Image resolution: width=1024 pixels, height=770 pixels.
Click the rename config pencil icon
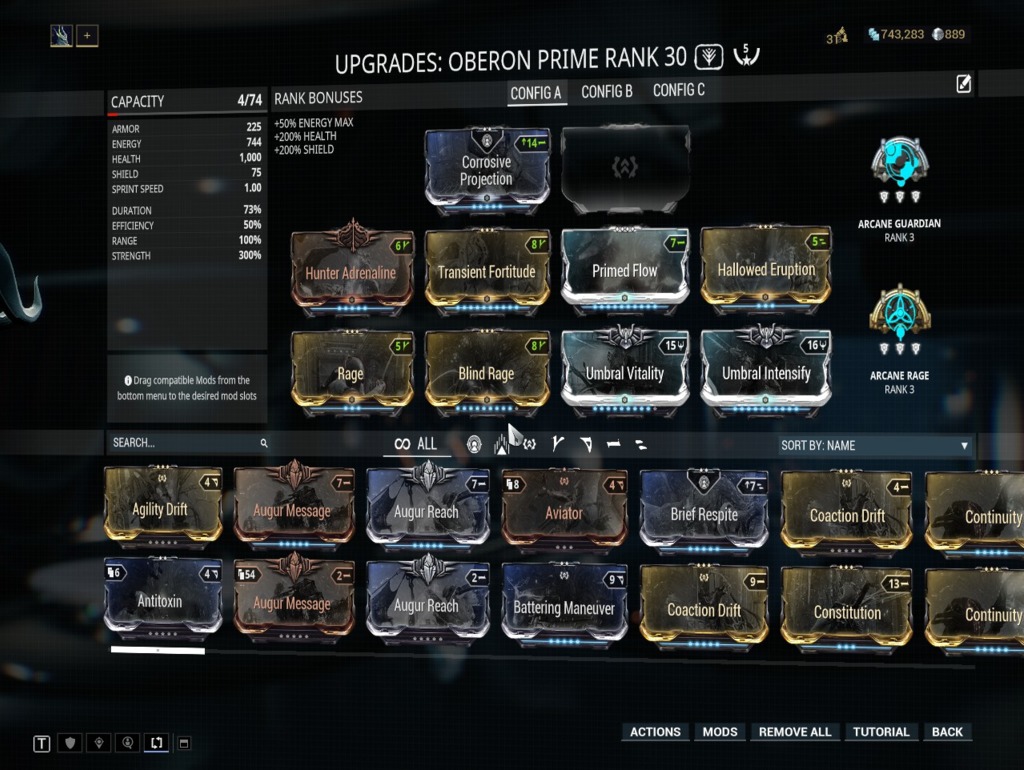pyautogui.click(x=963, y=85)
